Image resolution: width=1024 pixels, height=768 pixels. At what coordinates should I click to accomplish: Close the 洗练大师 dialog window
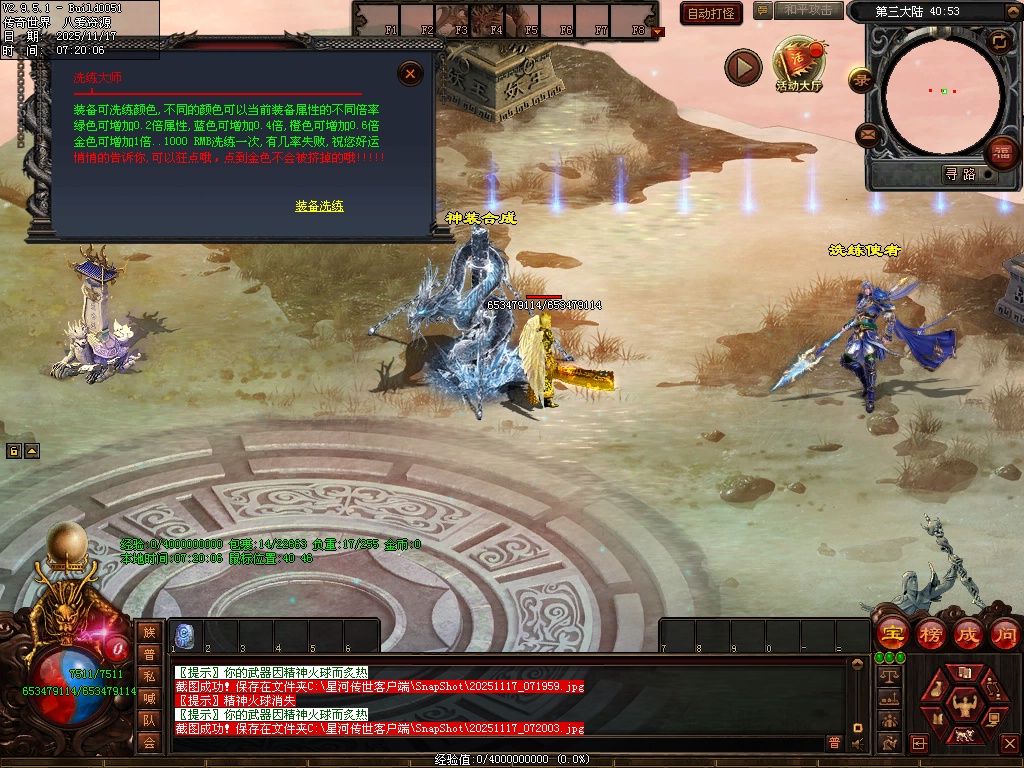(x=410, y=73)
